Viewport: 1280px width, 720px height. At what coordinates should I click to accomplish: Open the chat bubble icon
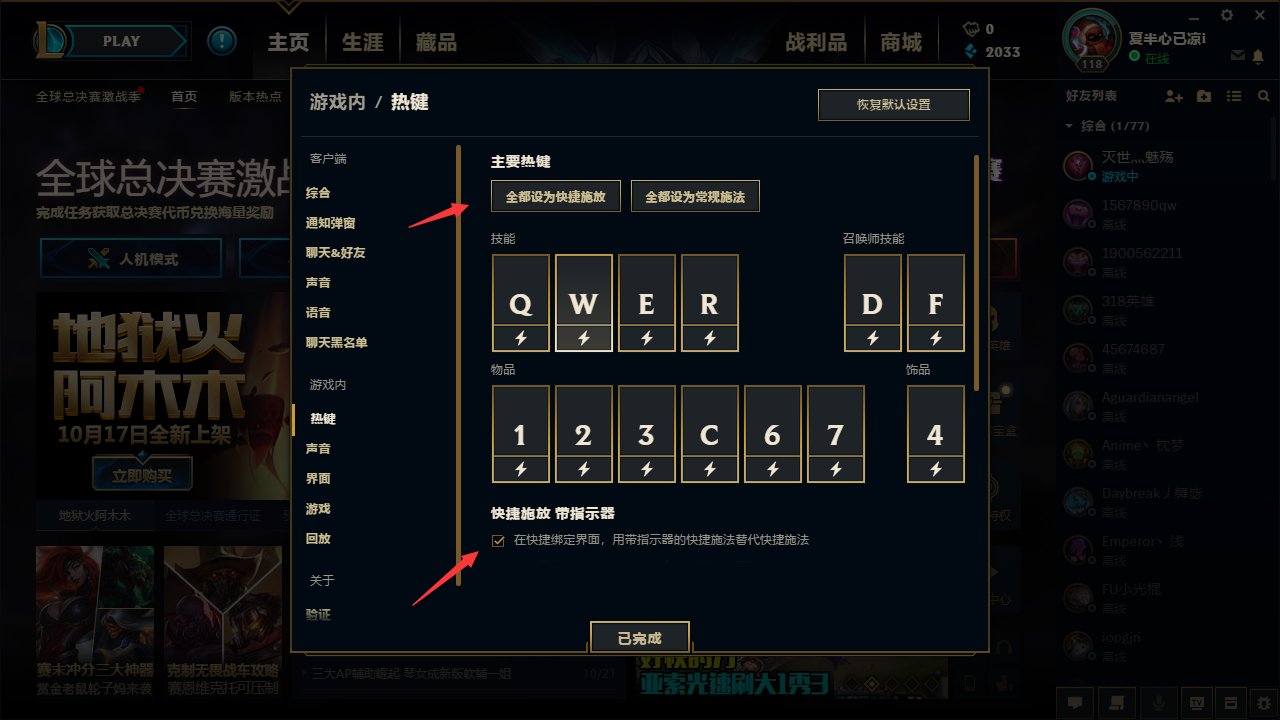click(1075, 703)
